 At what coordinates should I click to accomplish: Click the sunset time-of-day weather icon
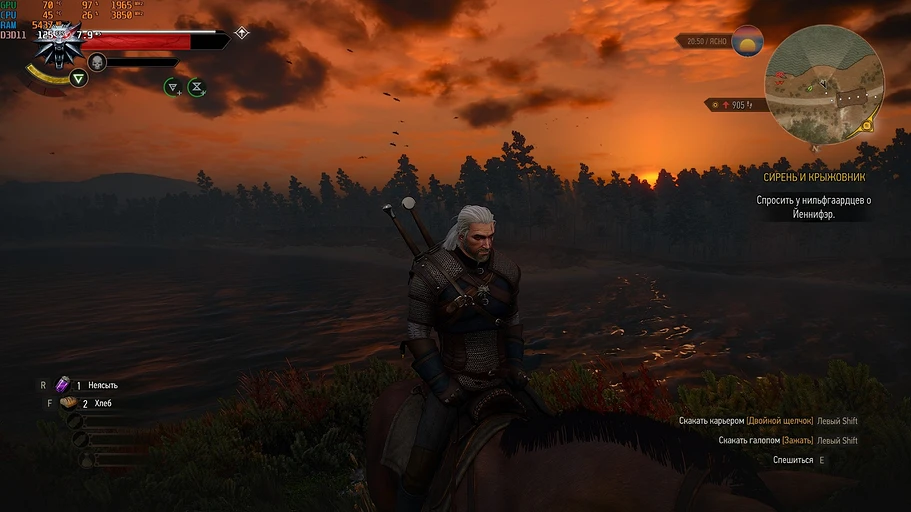[x=747, y=41]
